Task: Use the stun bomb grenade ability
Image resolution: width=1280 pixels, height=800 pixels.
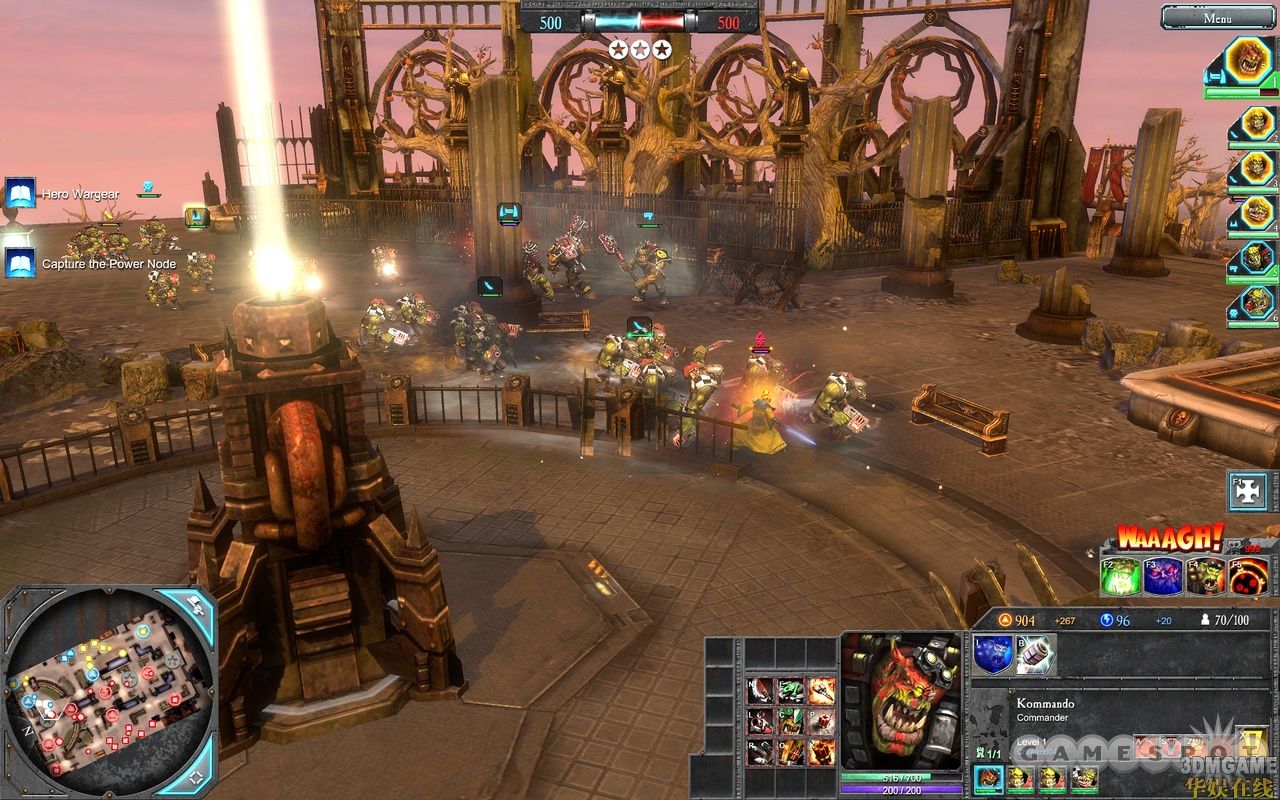Action: click(x=1035, y=654)
